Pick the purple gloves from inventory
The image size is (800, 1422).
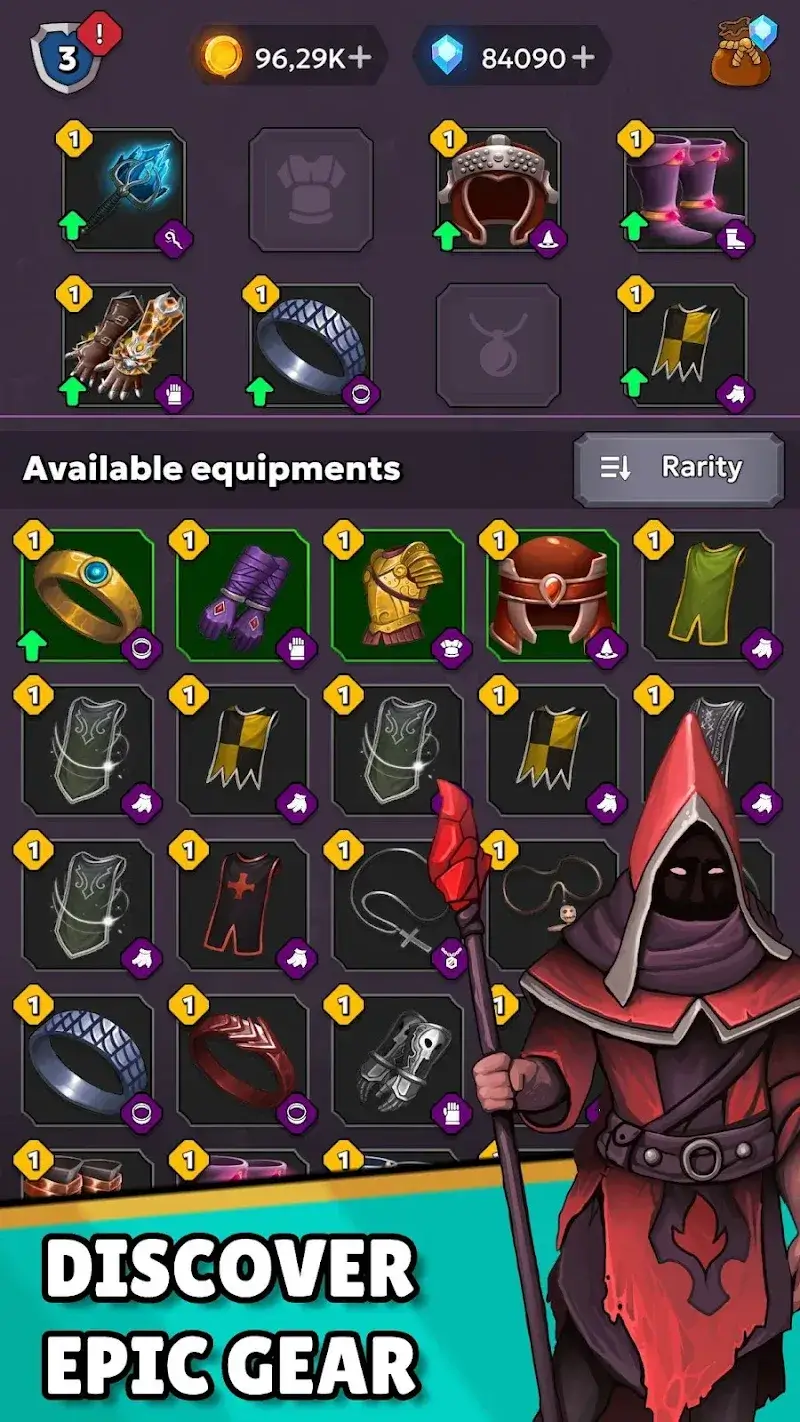[x=243, y=595]
